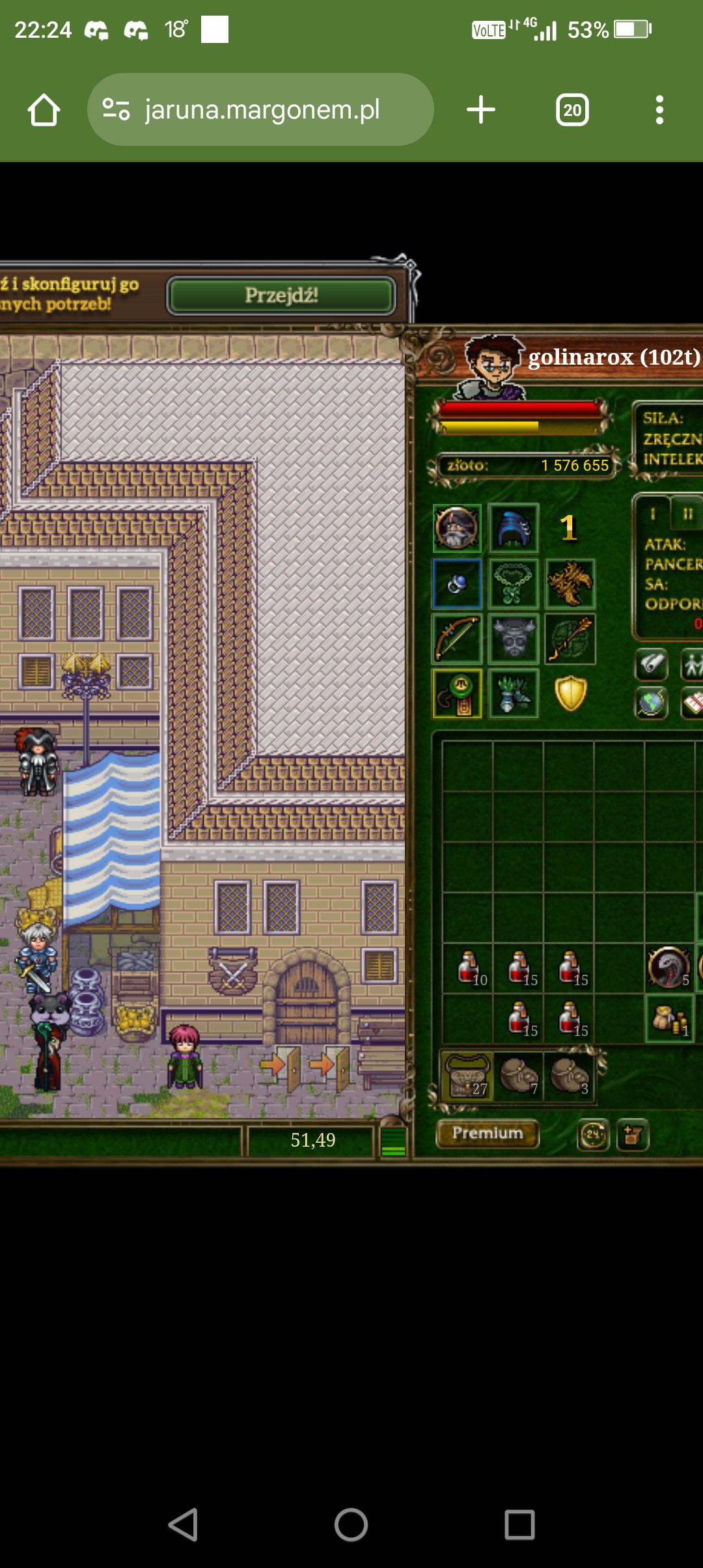703x1568 pixels.
Task: Open a new browser tab
Action: coord(481,109)
